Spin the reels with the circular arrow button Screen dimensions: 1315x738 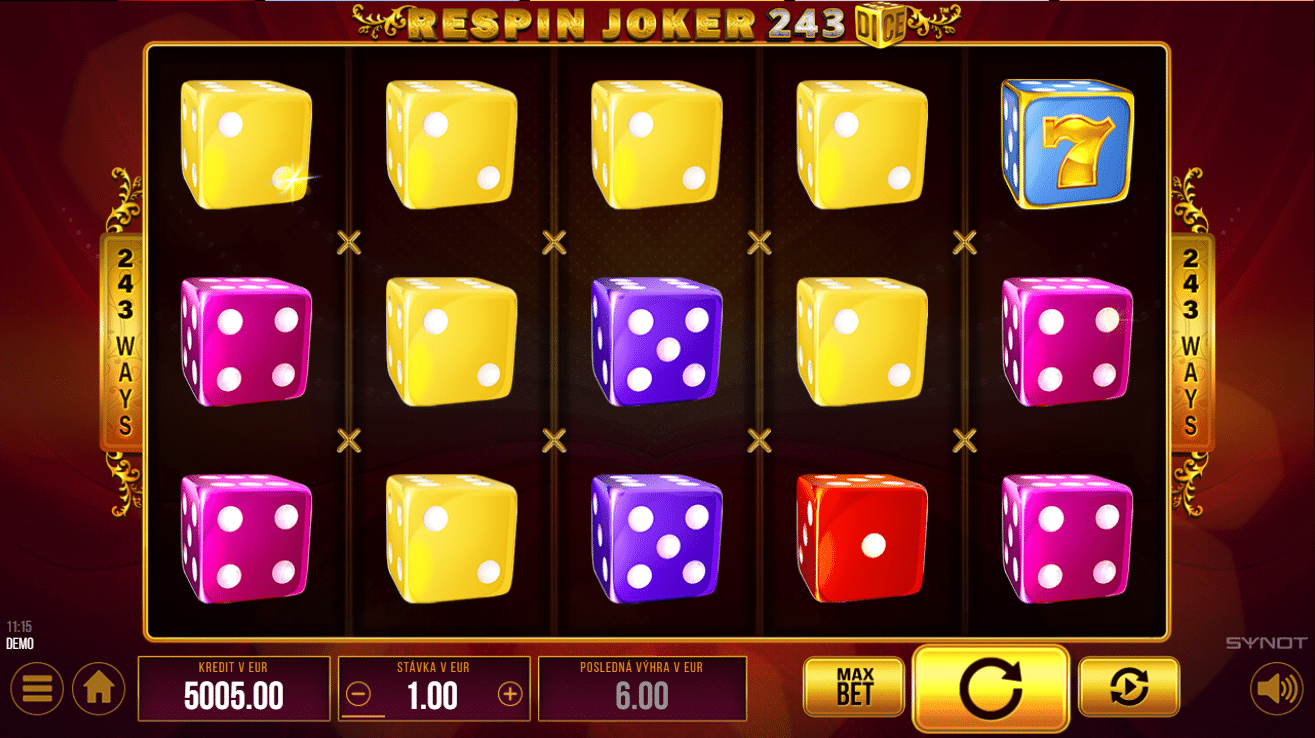[992, 688]
